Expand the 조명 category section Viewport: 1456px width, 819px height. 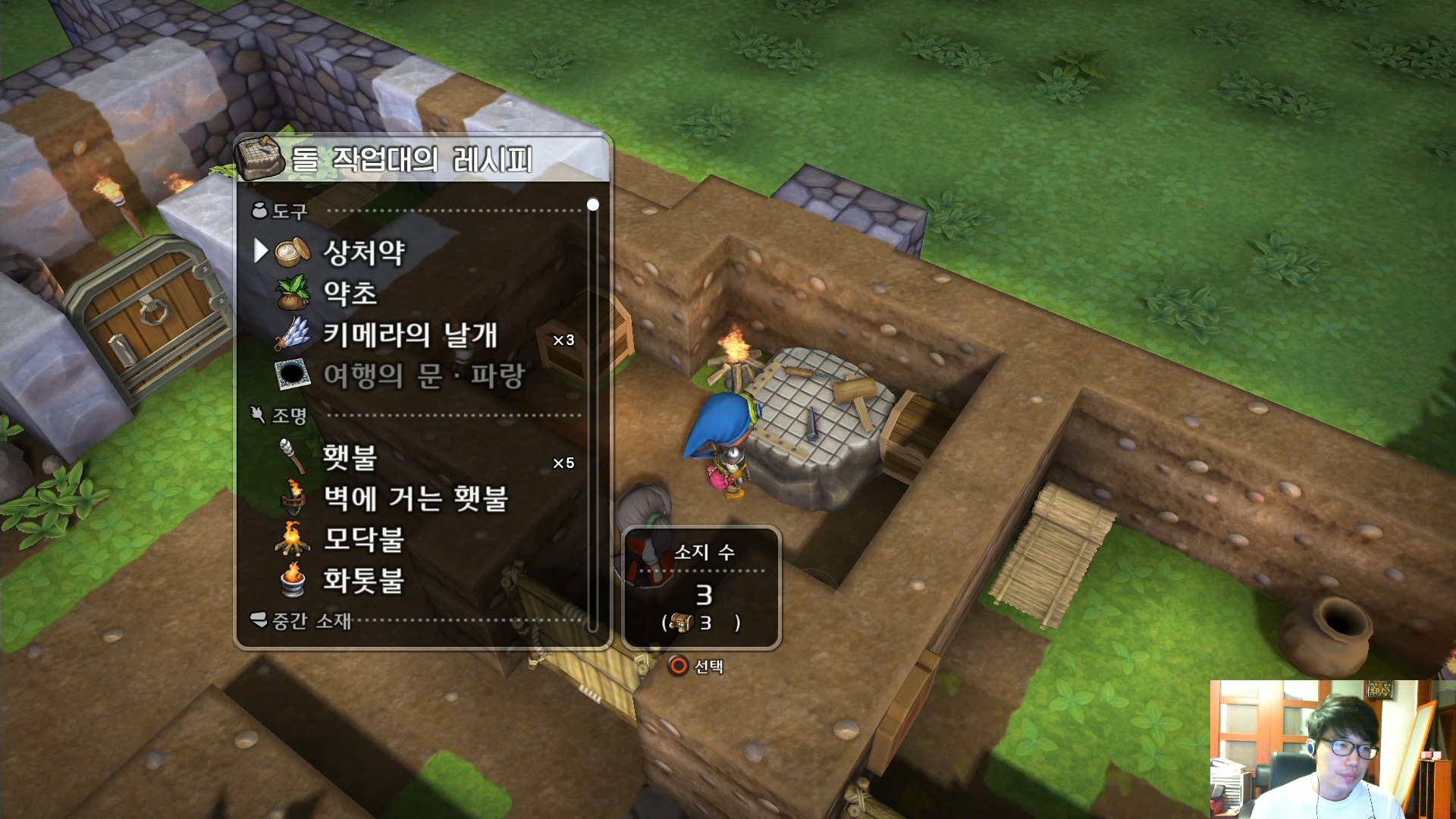coord(290,416)
